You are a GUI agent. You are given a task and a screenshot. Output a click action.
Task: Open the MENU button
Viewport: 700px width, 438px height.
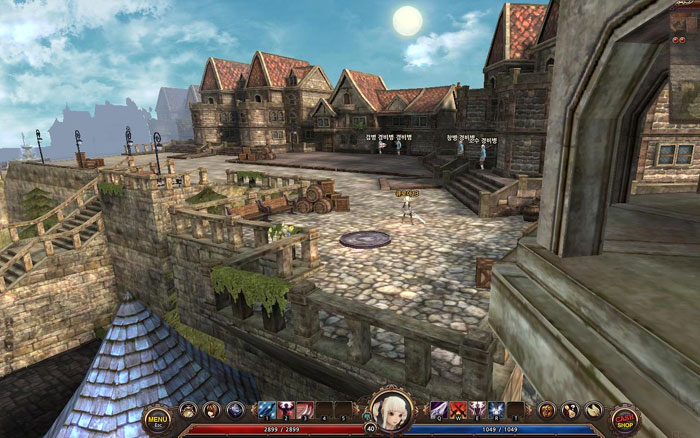pyautogui.click(x=157, y=418)
